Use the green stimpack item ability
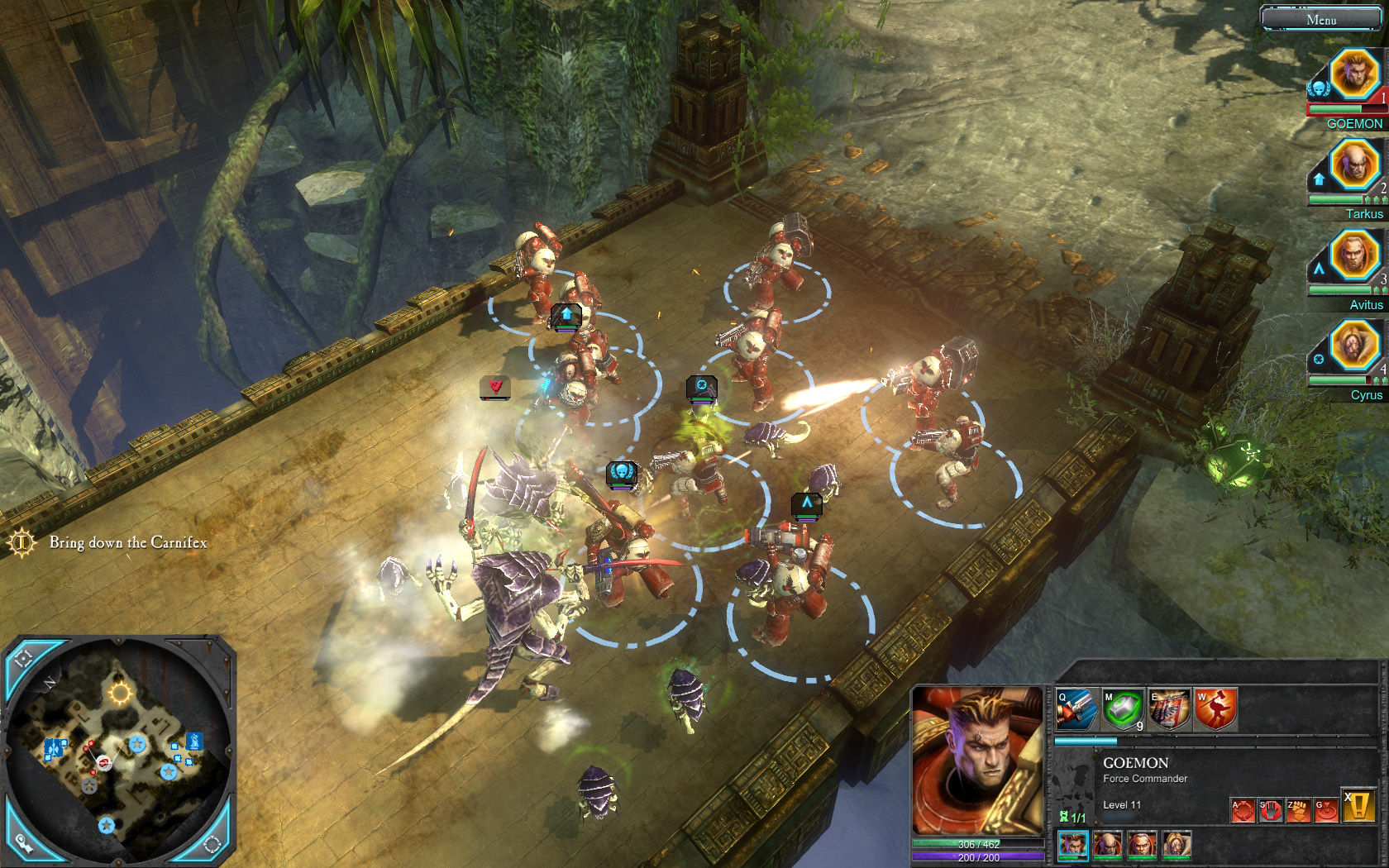This screenshot has height=868, width=1389. coord(1123,709)
